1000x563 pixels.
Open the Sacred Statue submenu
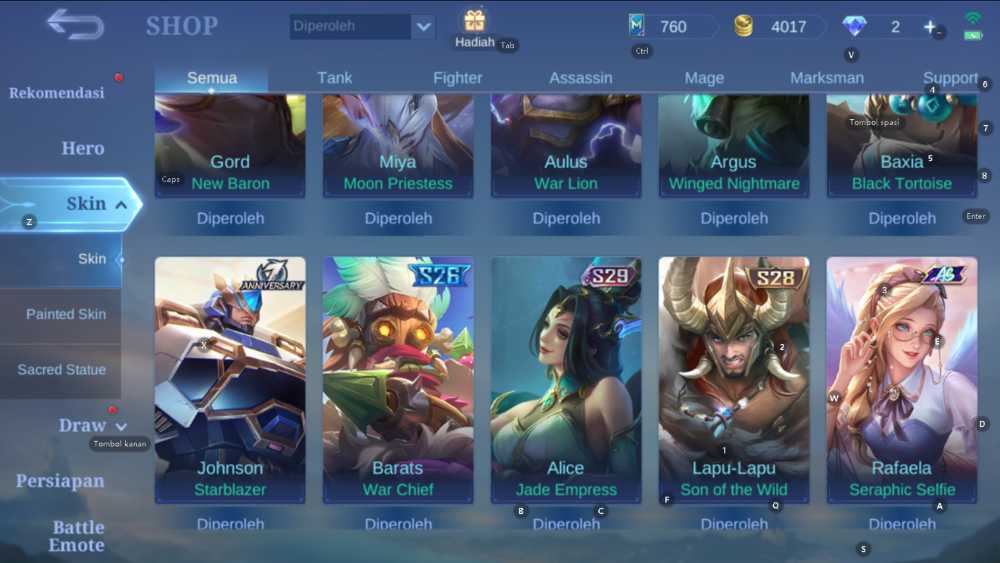[61, 370]
